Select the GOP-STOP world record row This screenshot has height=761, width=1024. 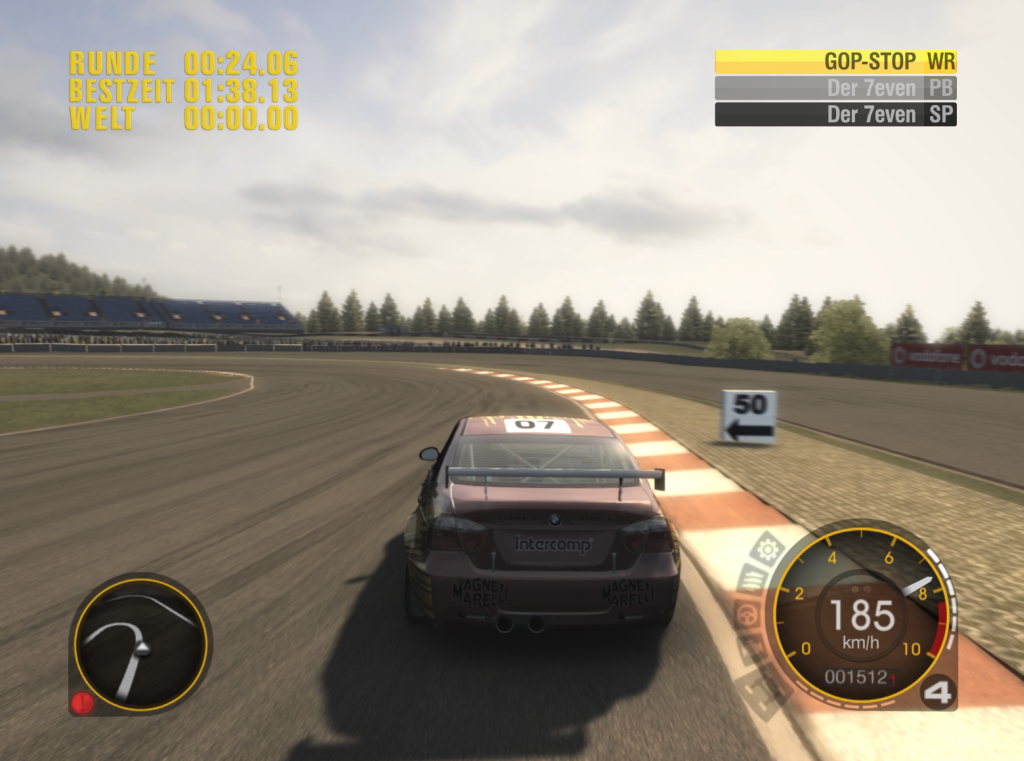(835, 61)
